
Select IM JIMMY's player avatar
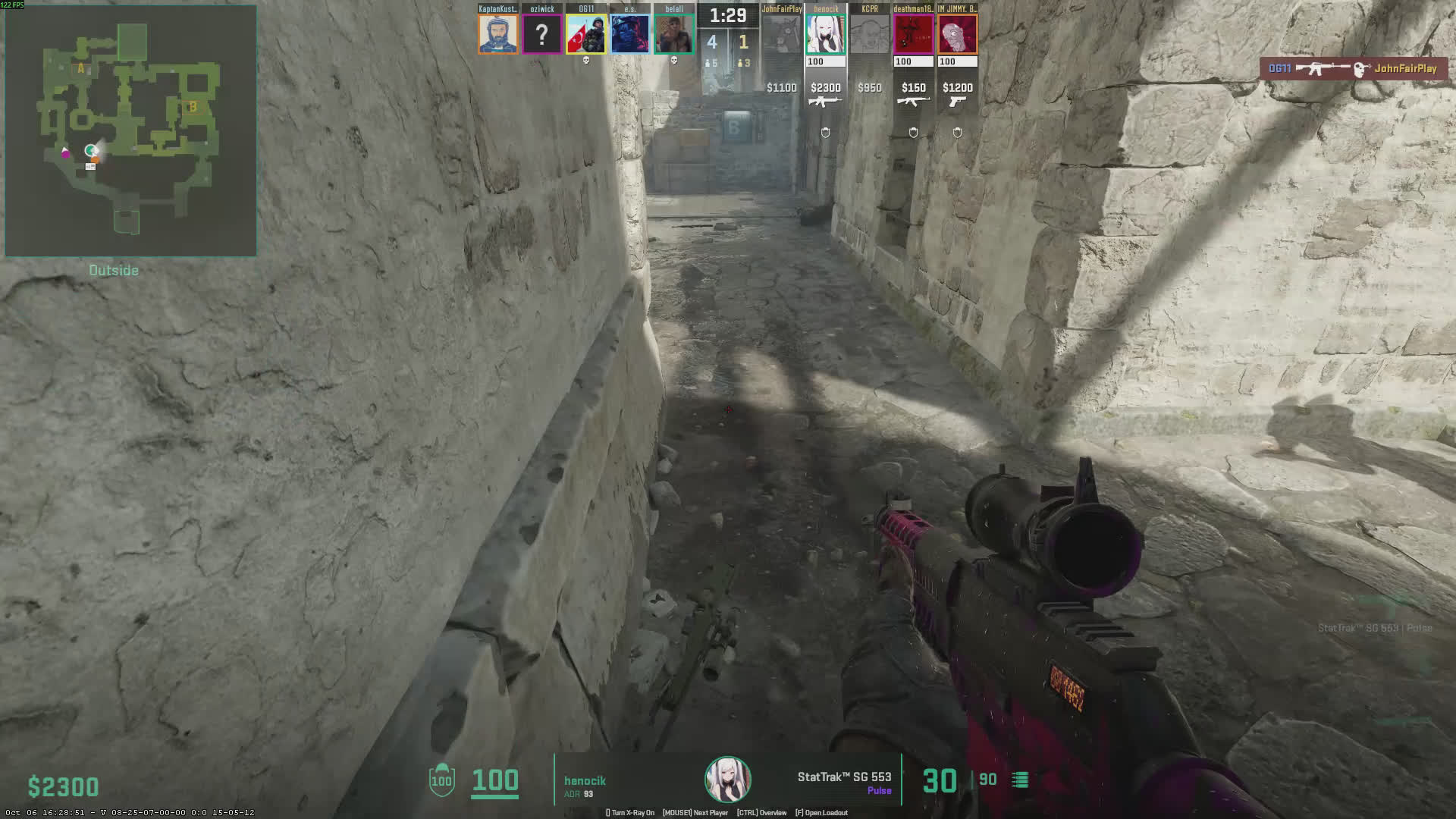[x=958, y=34]
